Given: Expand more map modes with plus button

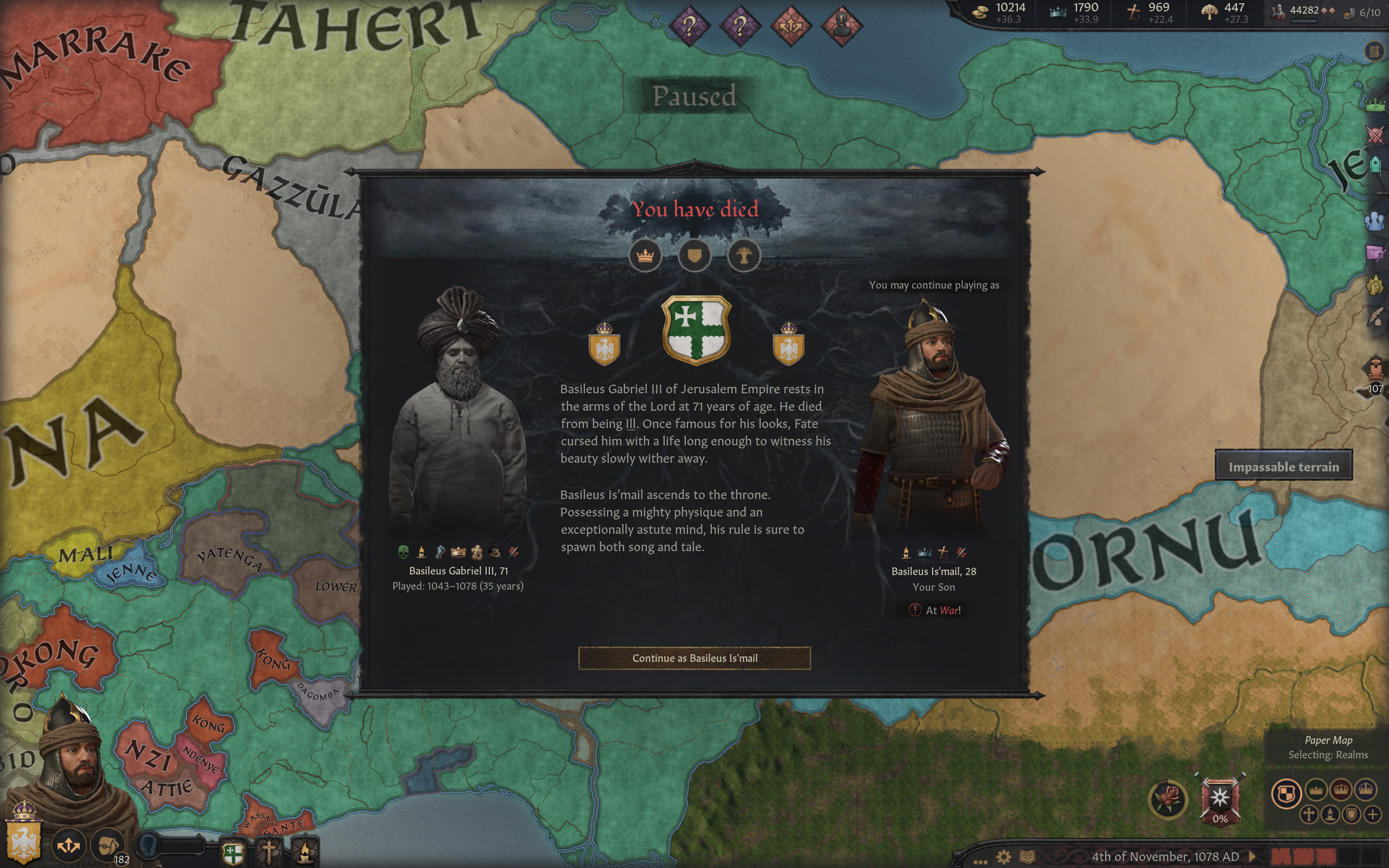Looking at the screenshot, I should 1372,814.
